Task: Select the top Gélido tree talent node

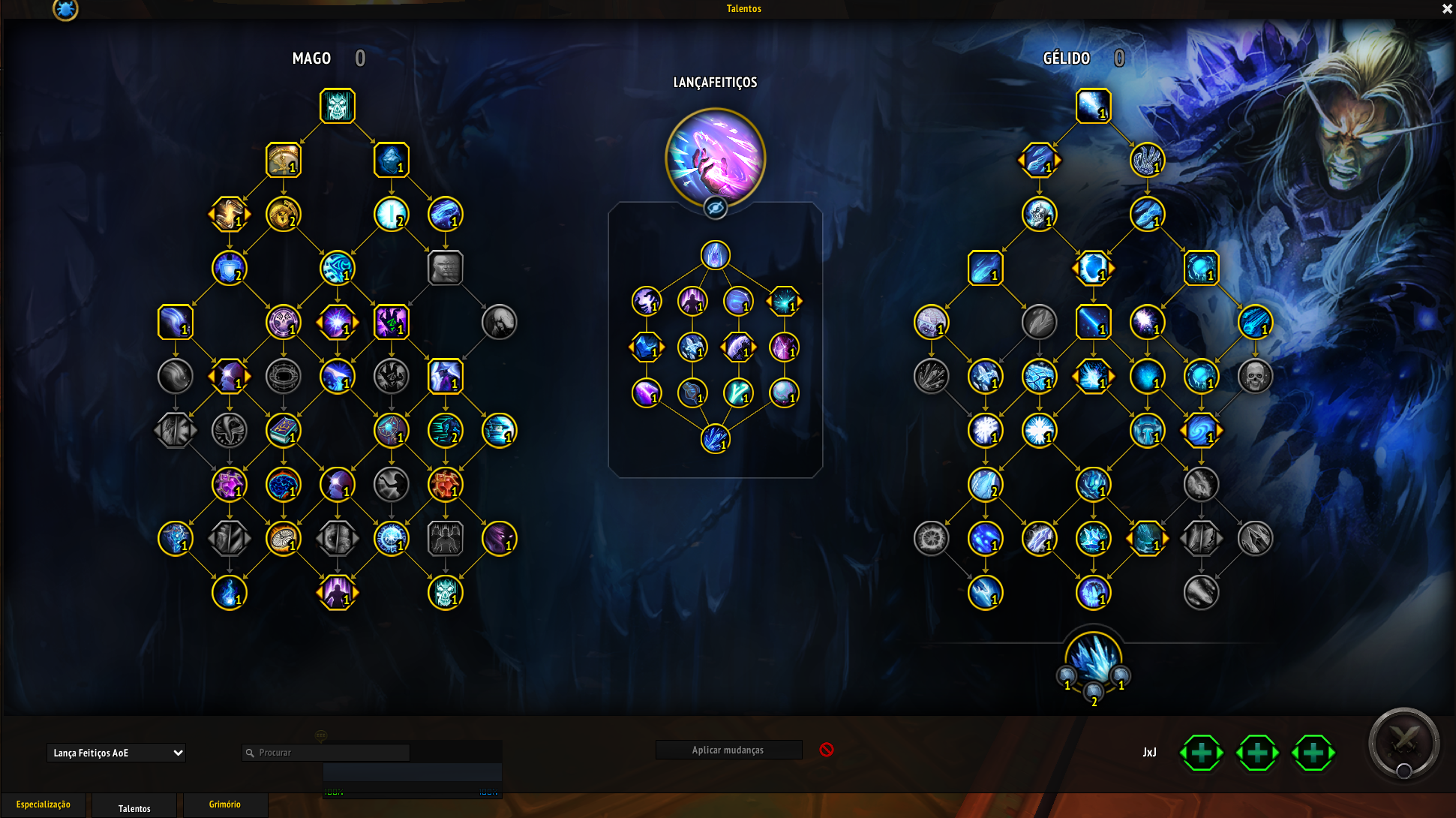Action: point(1093,106)
